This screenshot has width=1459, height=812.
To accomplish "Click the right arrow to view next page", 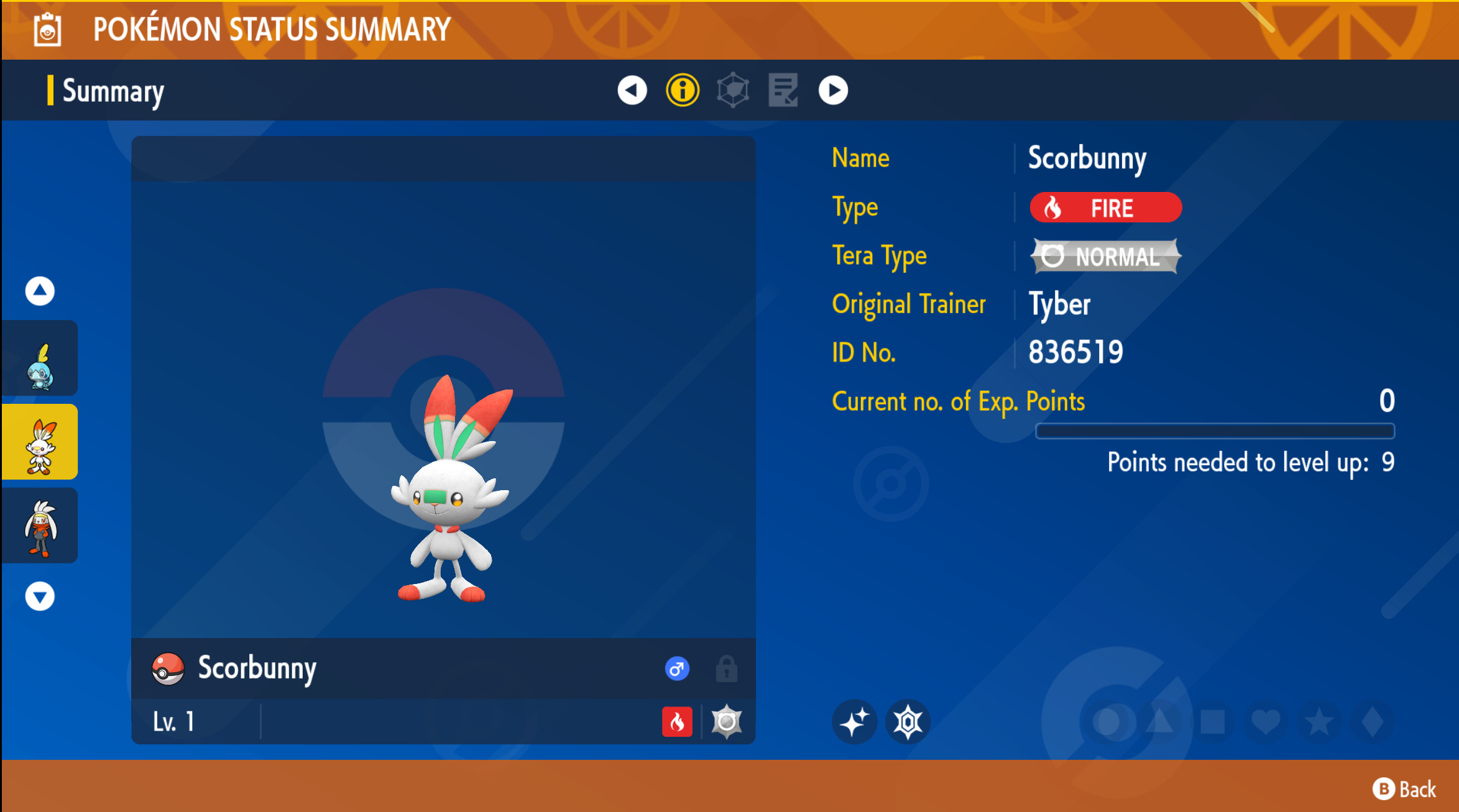I will [x=833, y=90].
